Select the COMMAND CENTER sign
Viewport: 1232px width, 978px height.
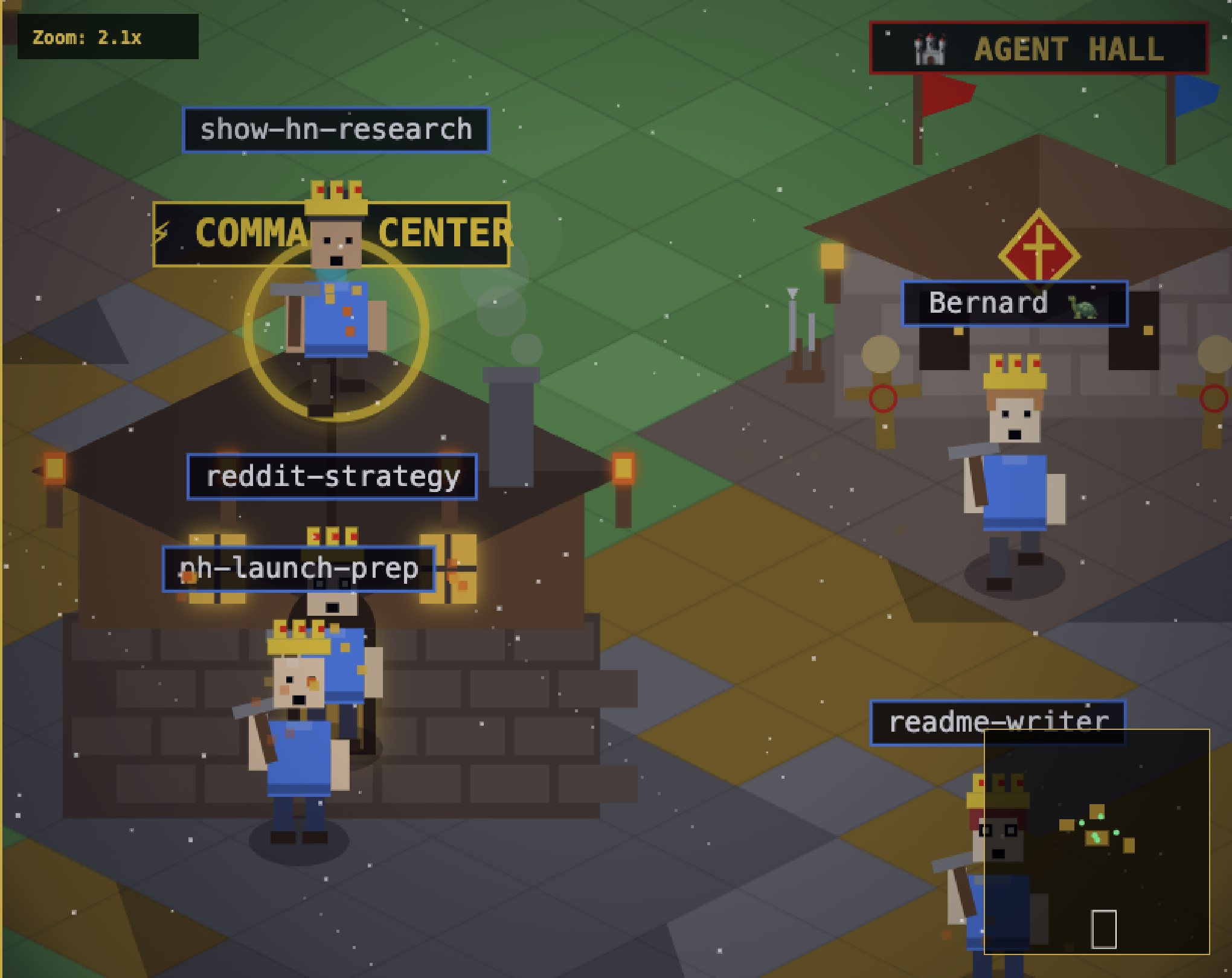332,234
